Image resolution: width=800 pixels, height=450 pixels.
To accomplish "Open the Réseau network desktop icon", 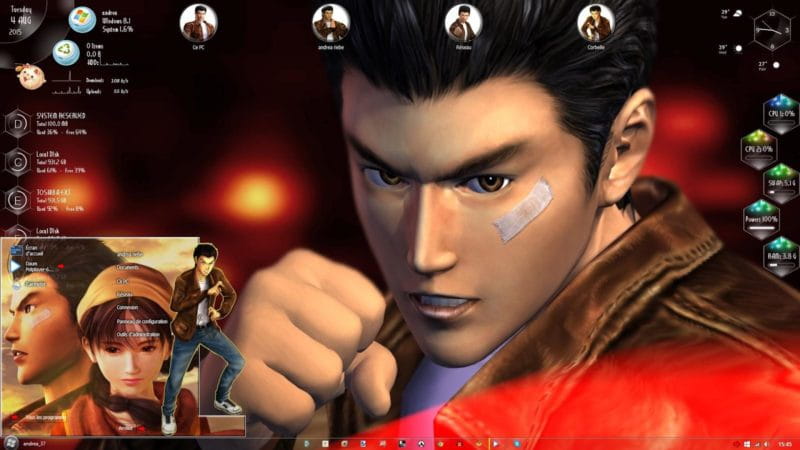I will click(x=462, y=24).
